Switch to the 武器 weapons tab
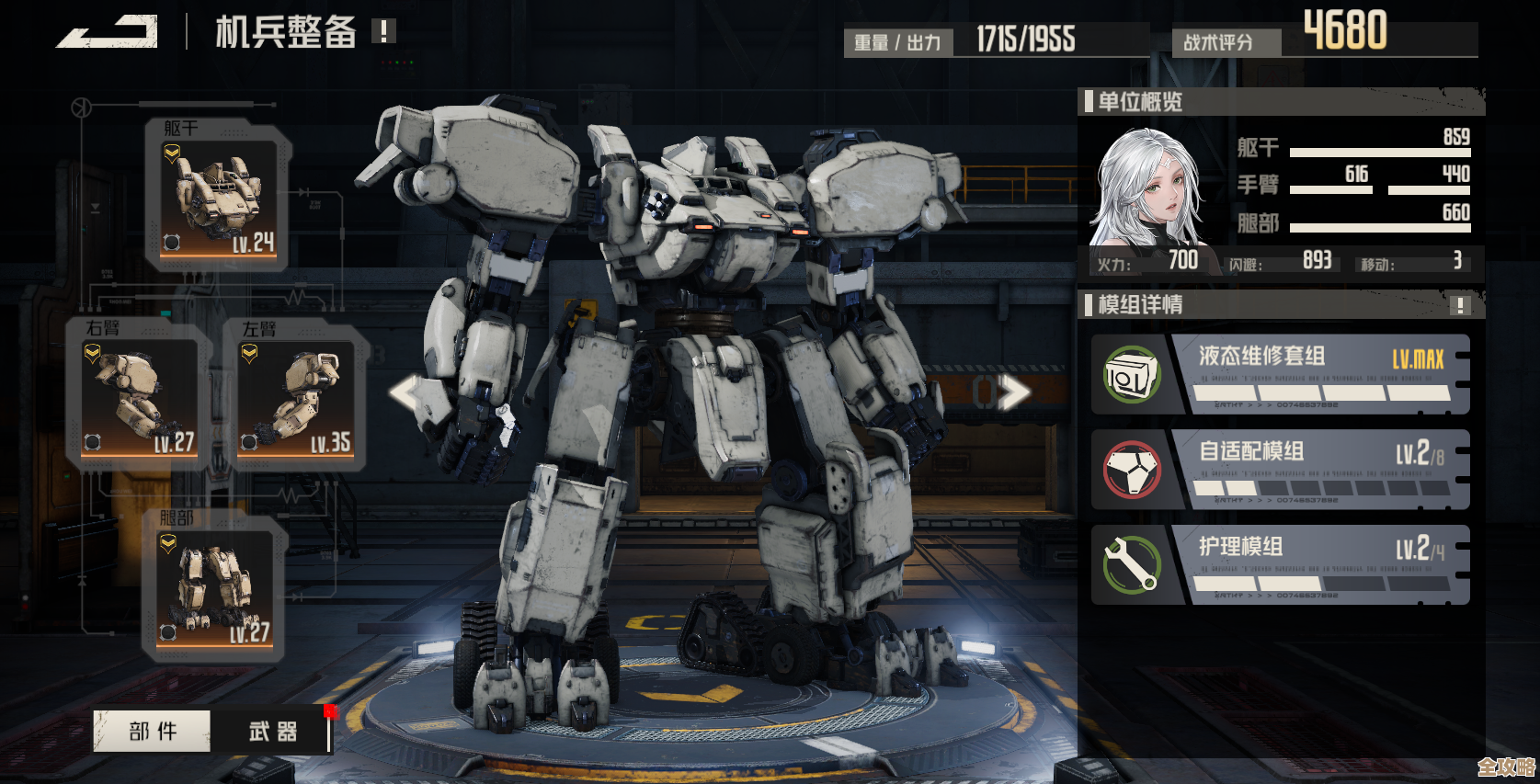Image resolution: width=1540 pixels, height=784 pixels. [x=272, y=732]
